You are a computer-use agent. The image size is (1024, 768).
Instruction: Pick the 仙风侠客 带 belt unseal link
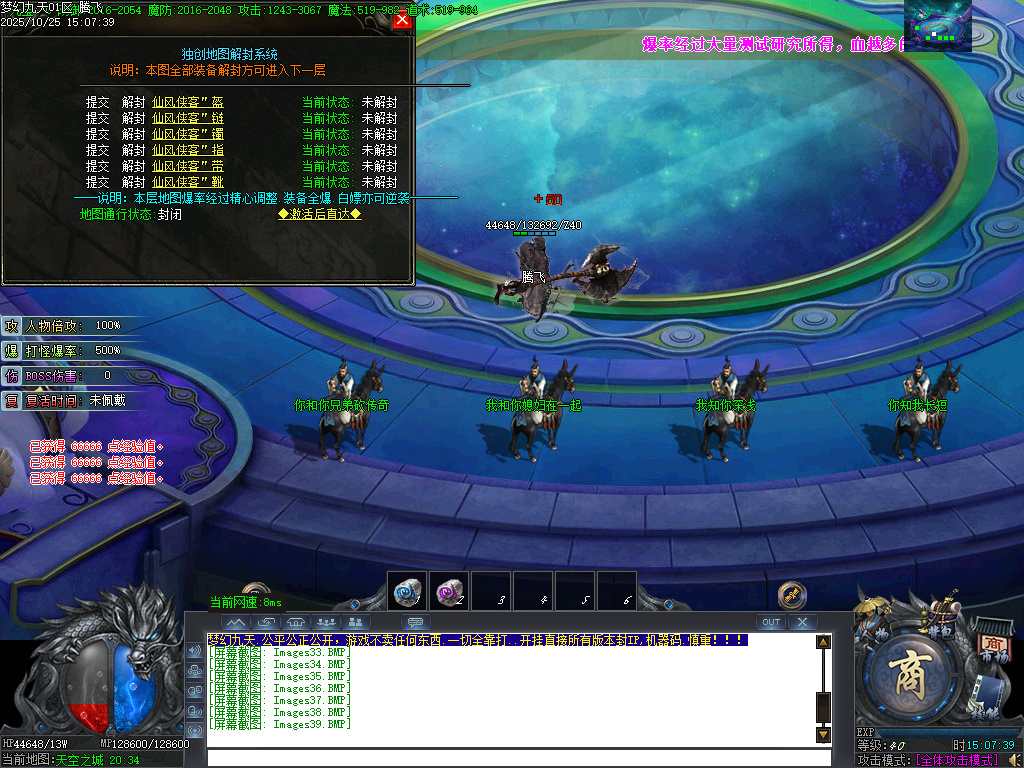[188, 166]
